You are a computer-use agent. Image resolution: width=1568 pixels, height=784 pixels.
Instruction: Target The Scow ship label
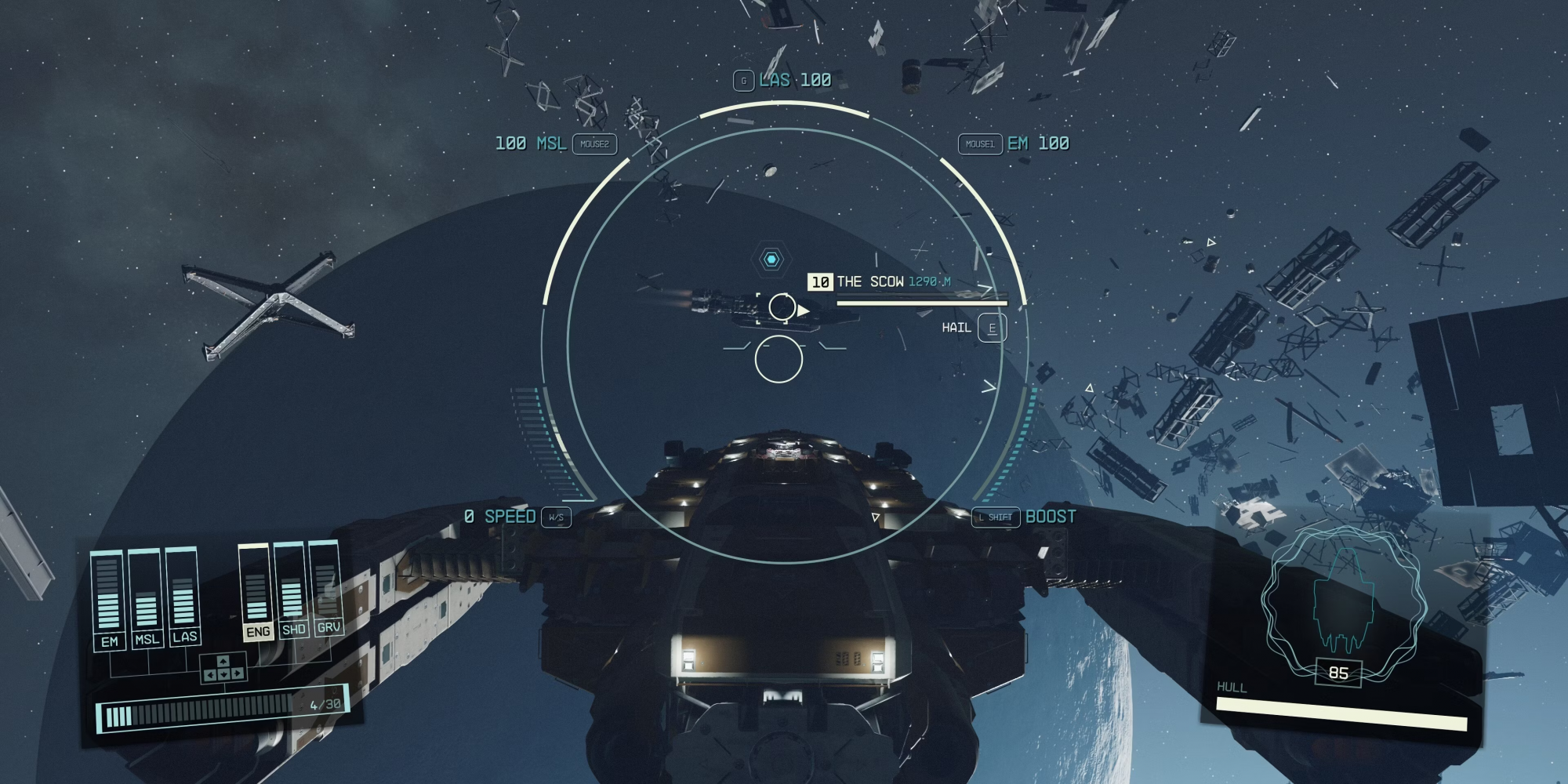(x=869, y=281)
